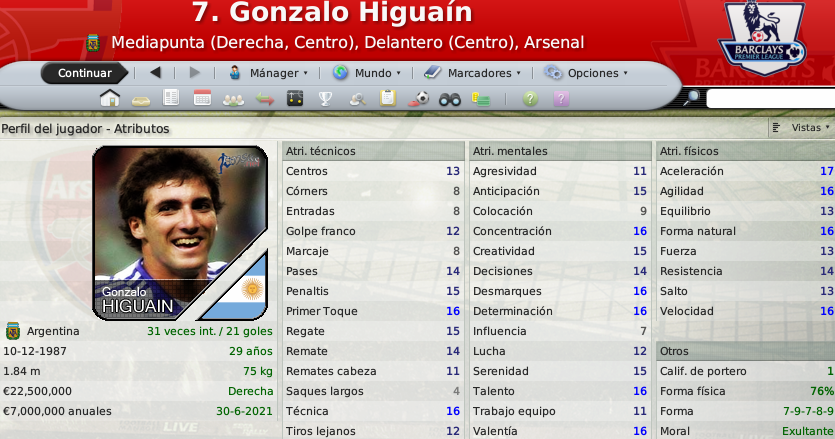The image size is (835, 439).
Task: Click the search text field
Action: 770,98
